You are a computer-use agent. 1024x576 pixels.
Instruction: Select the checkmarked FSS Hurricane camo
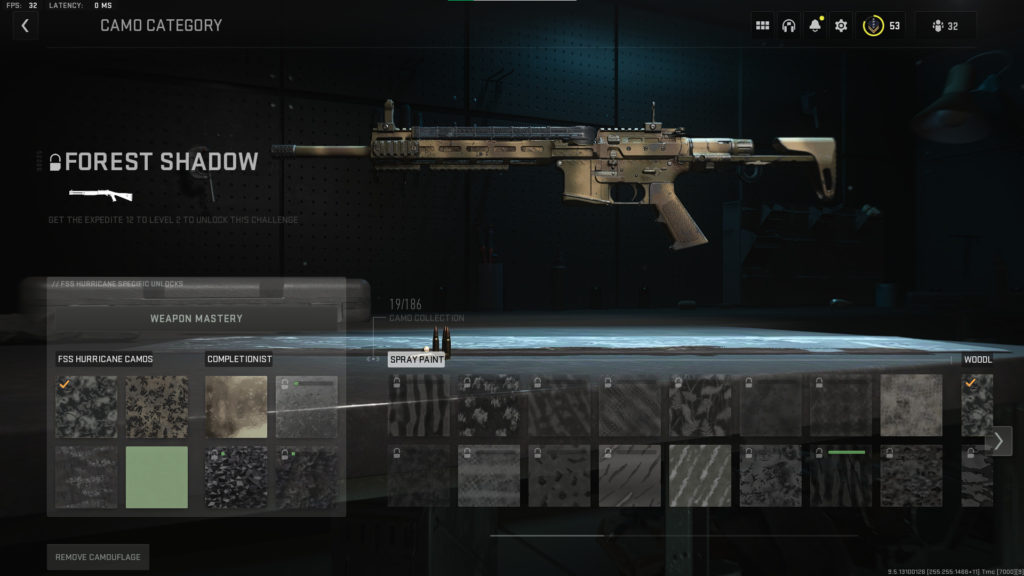tap(86, 407)
